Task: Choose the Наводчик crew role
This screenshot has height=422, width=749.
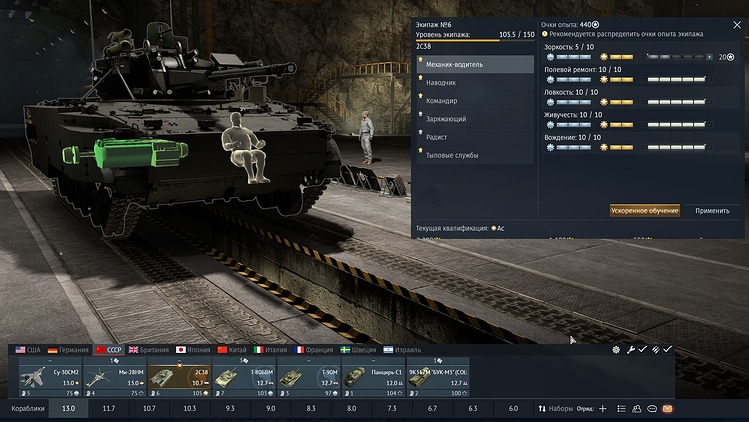Action: click(x=475, y=82)
